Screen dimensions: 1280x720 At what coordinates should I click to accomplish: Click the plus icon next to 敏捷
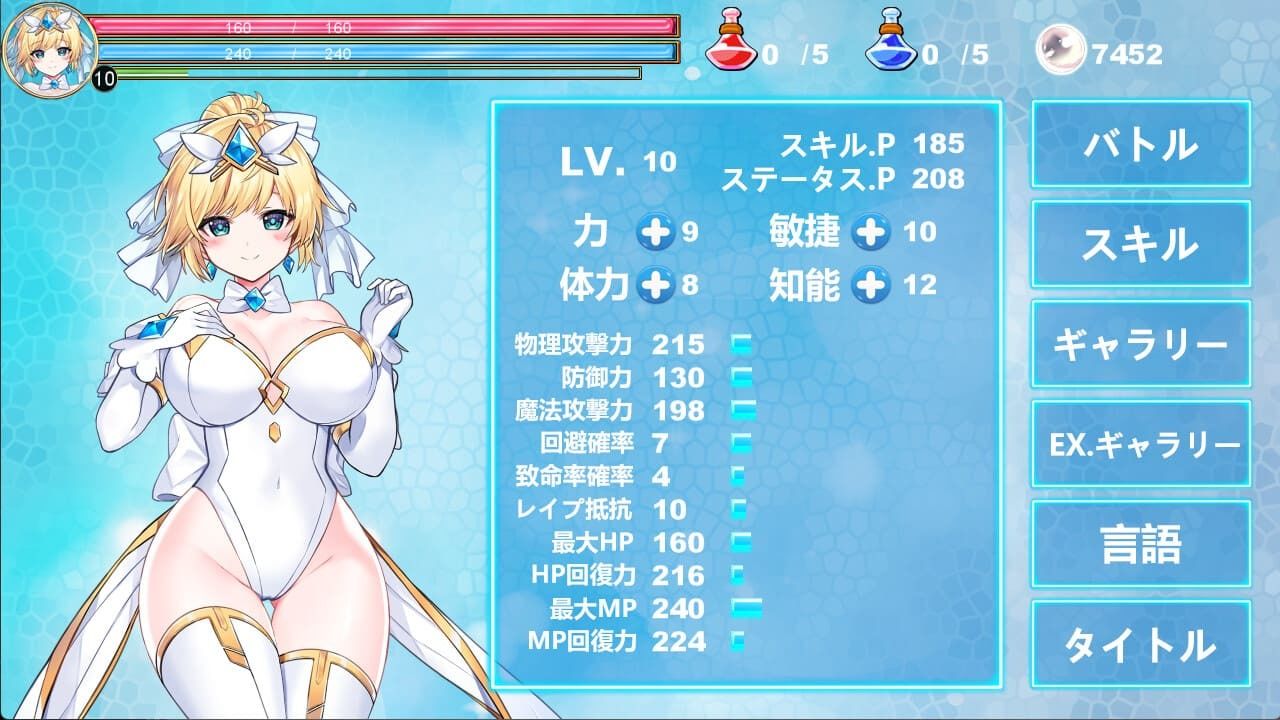pos(869,232)
